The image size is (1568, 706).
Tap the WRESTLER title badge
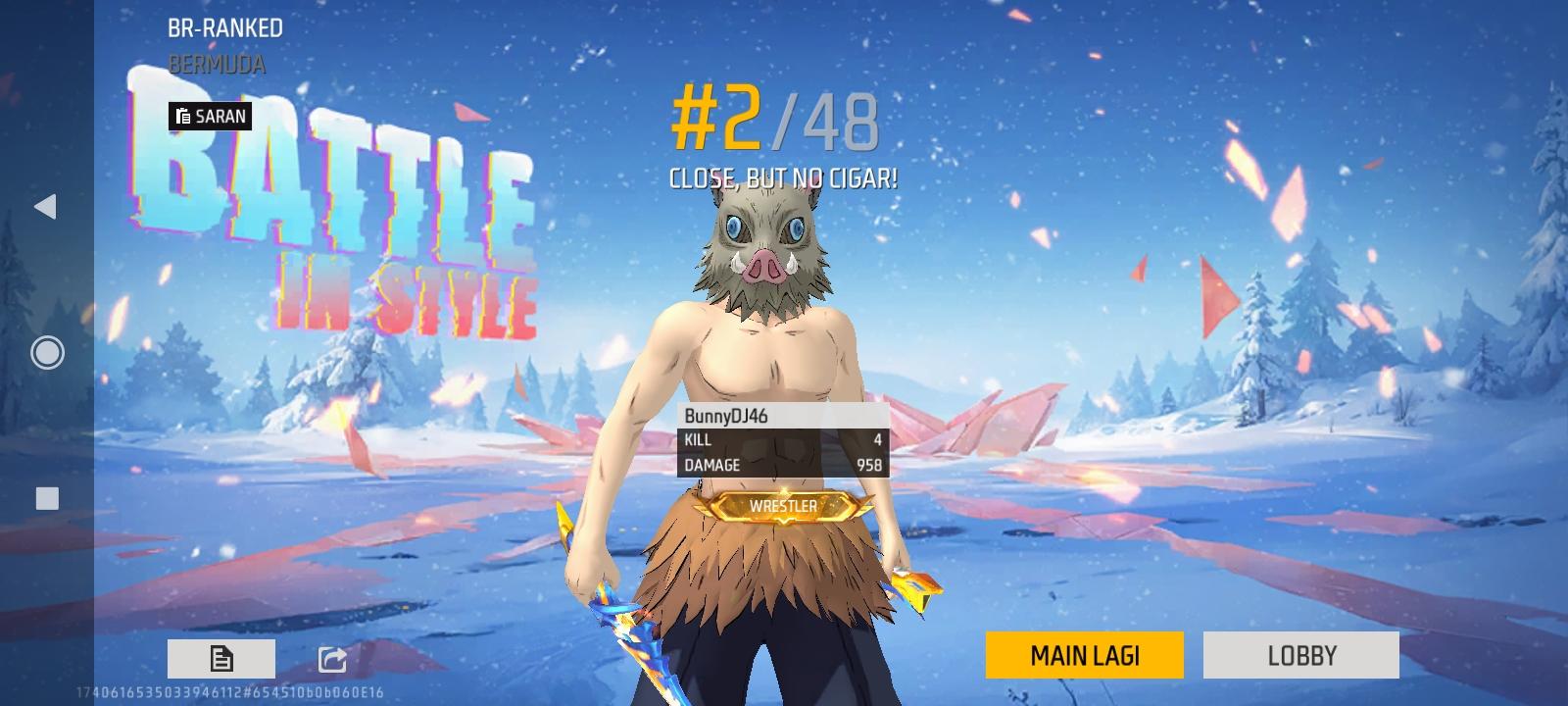click(781, 506)
